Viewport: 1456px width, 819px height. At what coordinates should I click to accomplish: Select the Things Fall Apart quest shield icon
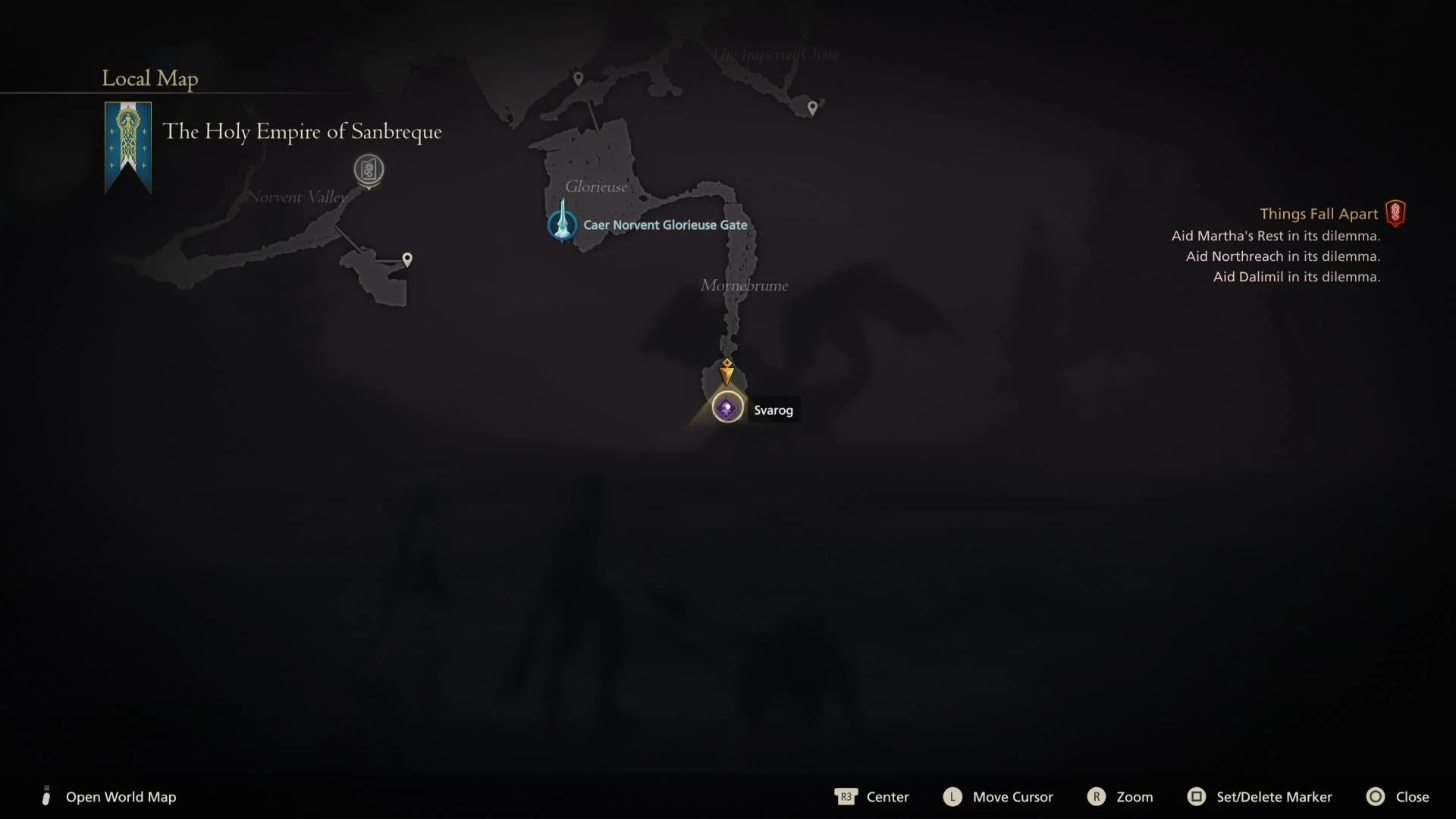point(1395,213)
